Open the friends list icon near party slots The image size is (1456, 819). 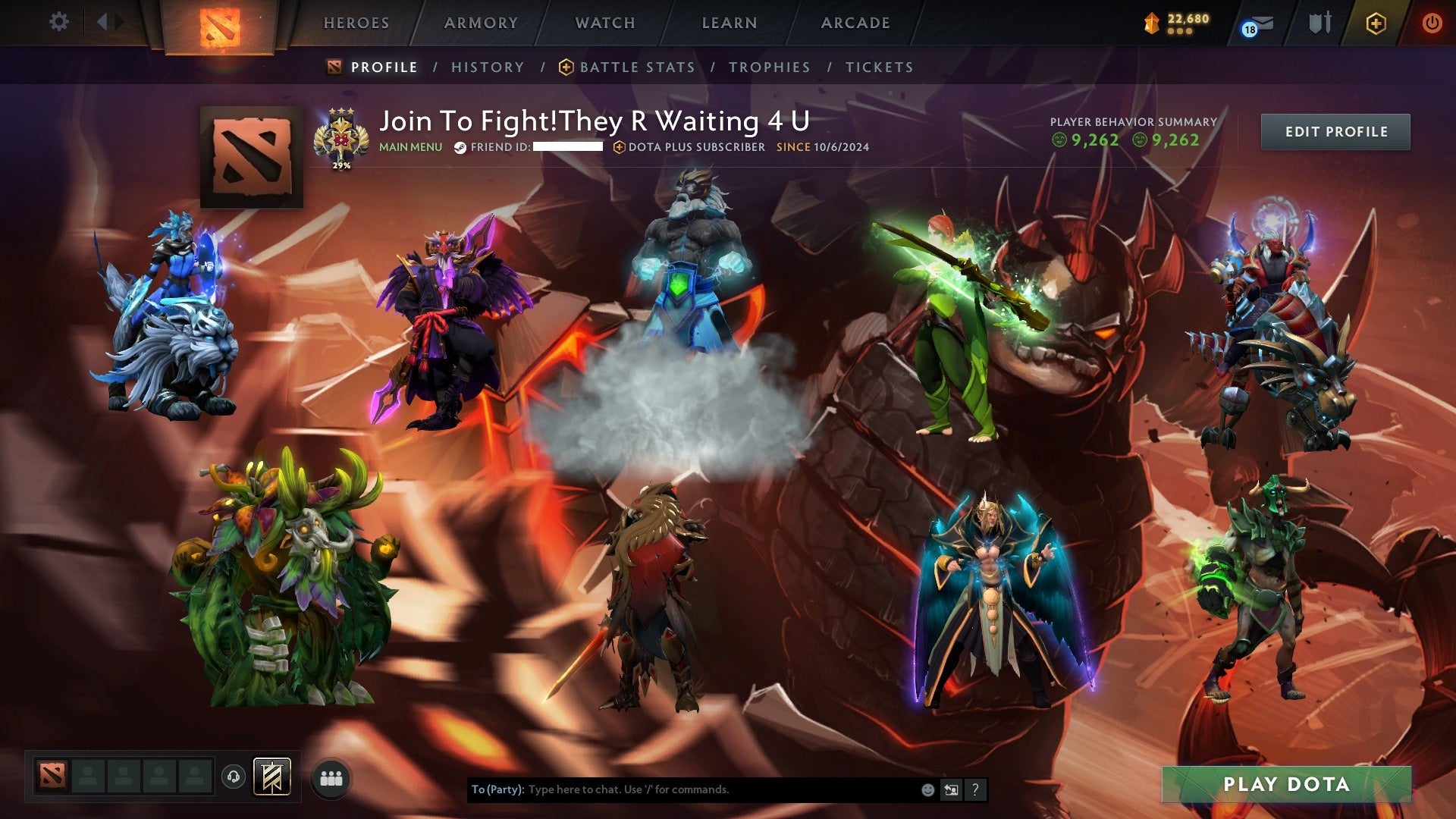329,777
